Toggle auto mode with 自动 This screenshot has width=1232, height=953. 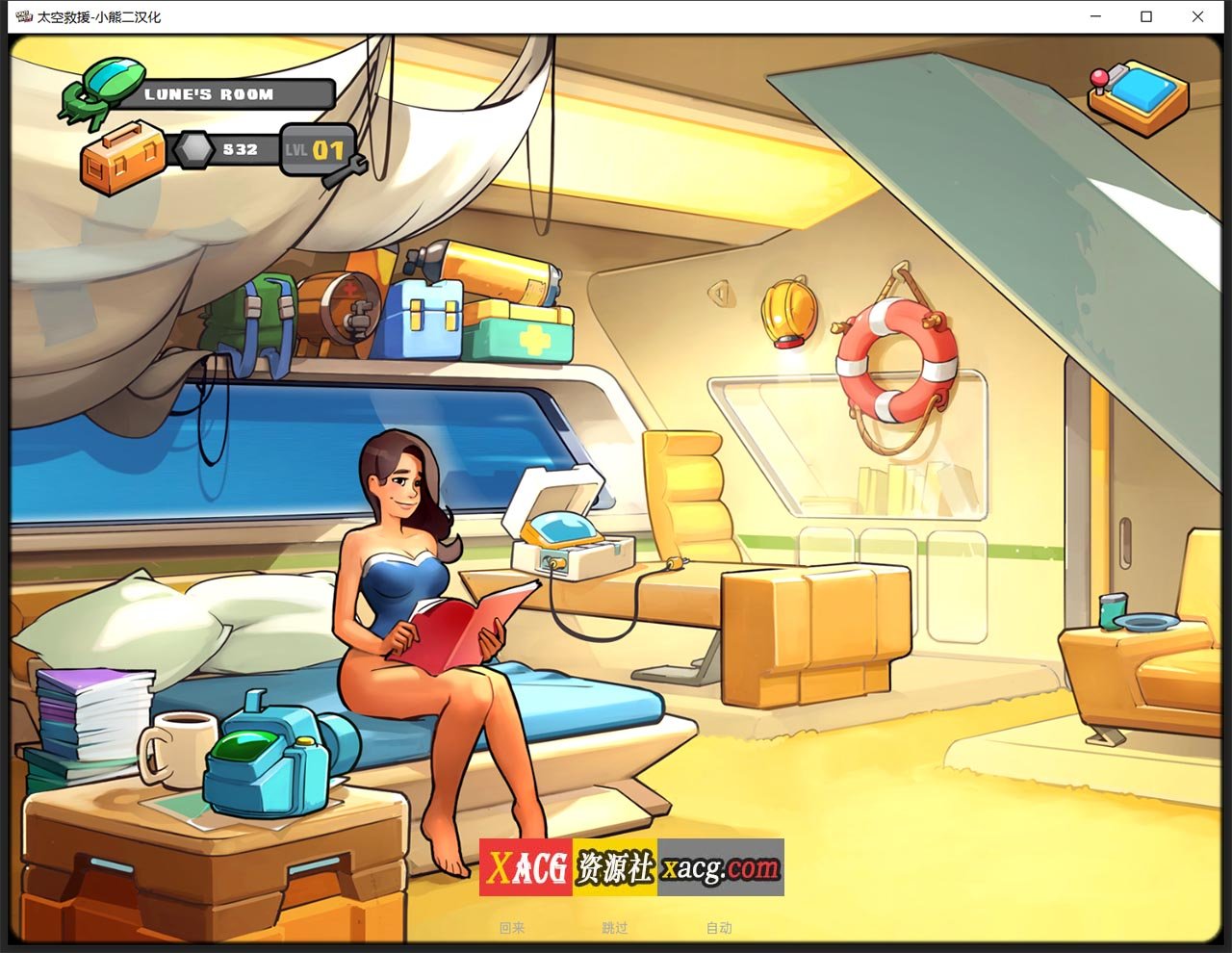719,928
